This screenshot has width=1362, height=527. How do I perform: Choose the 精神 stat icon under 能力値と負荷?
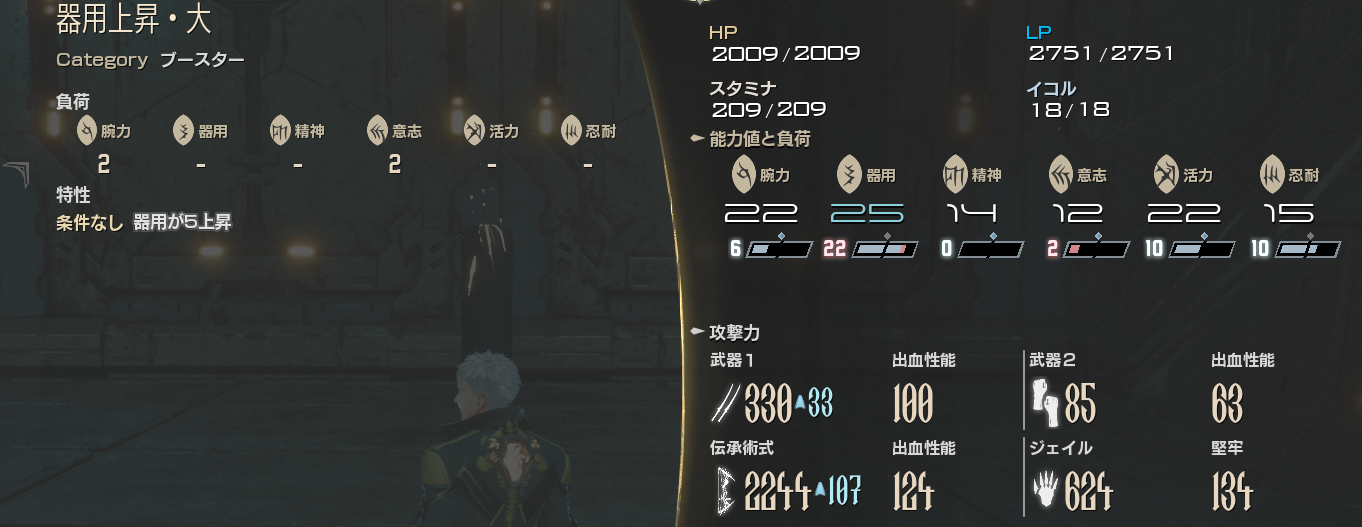click(x=955, y=173)
